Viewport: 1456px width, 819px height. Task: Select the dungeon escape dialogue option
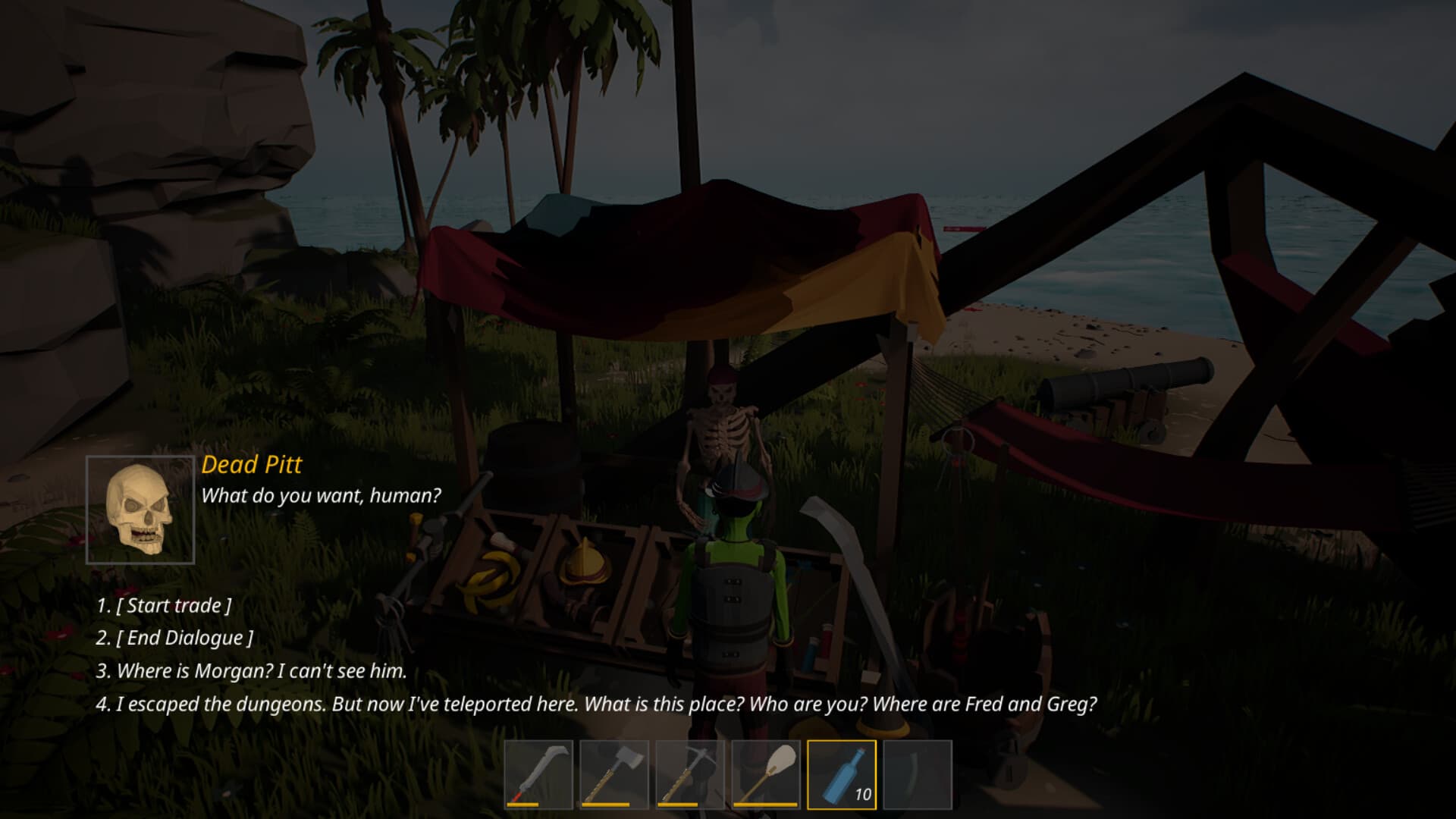[596, 704]
